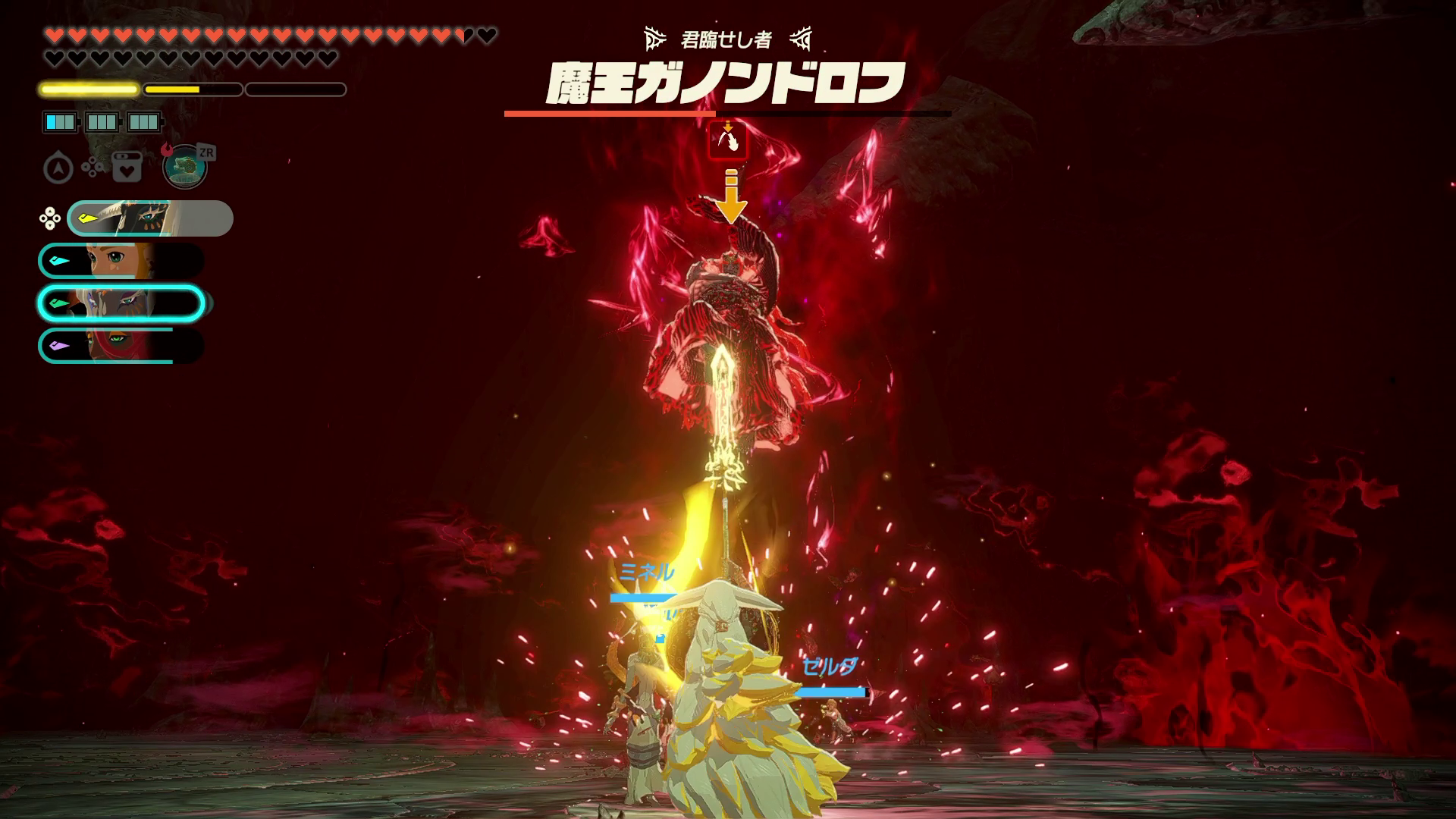The height and width of the screenshot is (819, 1456).
Task: Switch to the horned Rauru portrait
Action: (x=150, y=218)
